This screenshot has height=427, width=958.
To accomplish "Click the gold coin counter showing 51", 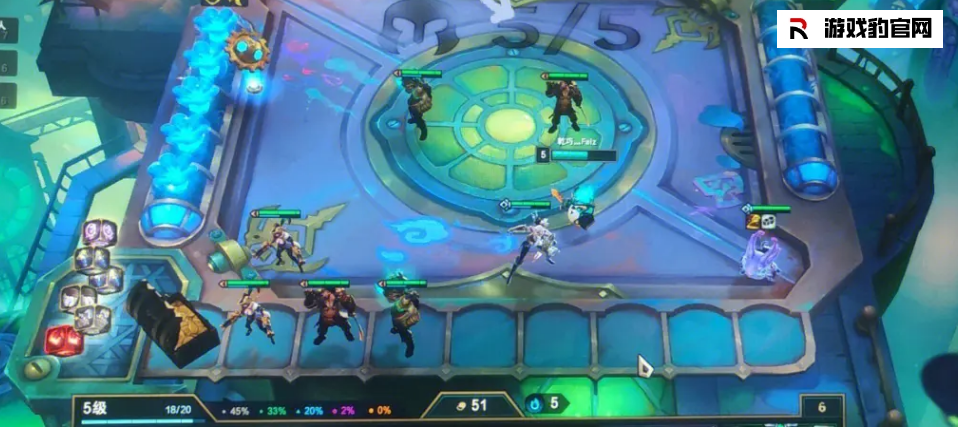I will coord(469,405).
